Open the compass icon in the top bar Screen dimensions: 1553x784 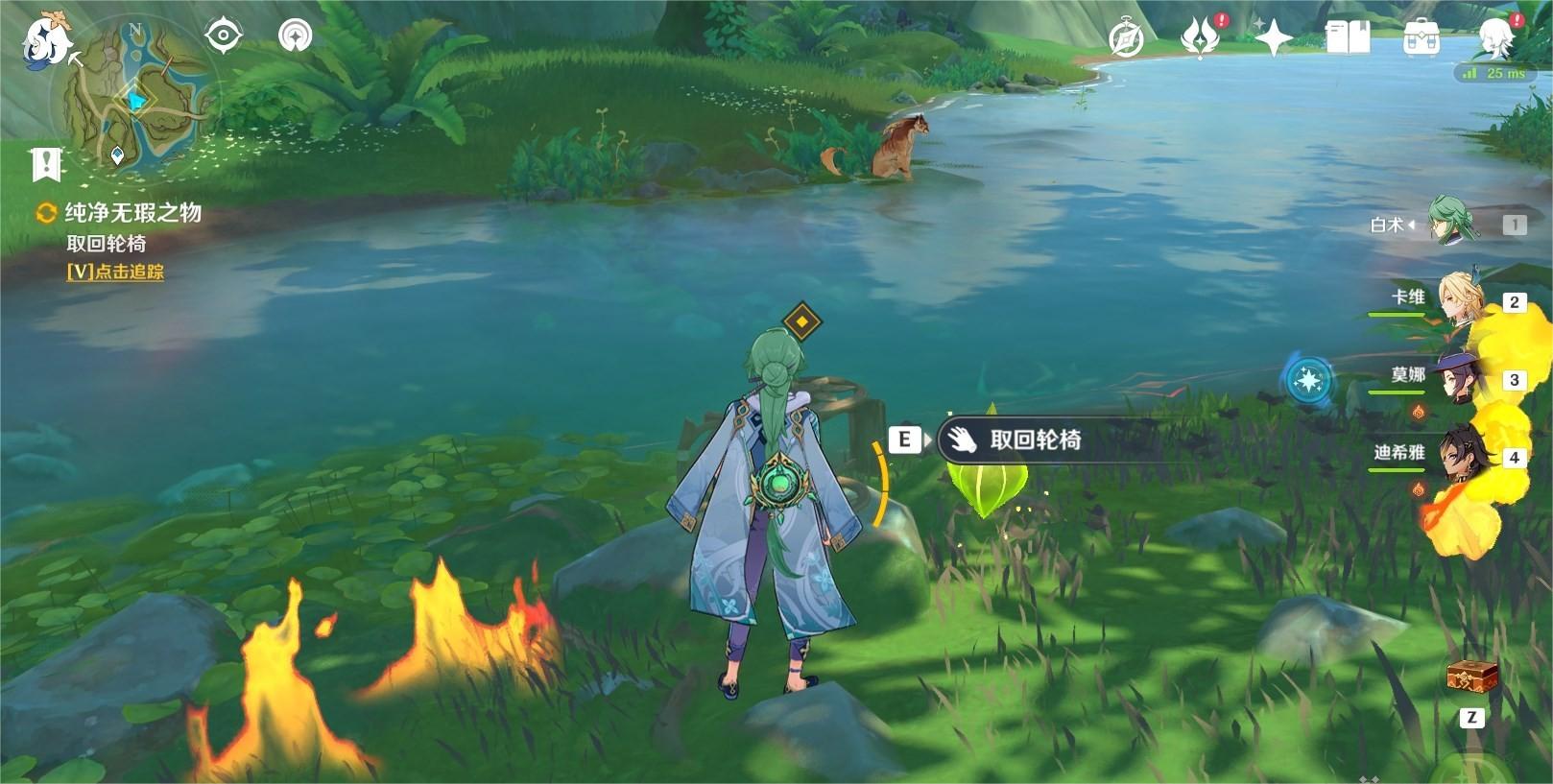pyautogui.click(x=1126, y=38)
